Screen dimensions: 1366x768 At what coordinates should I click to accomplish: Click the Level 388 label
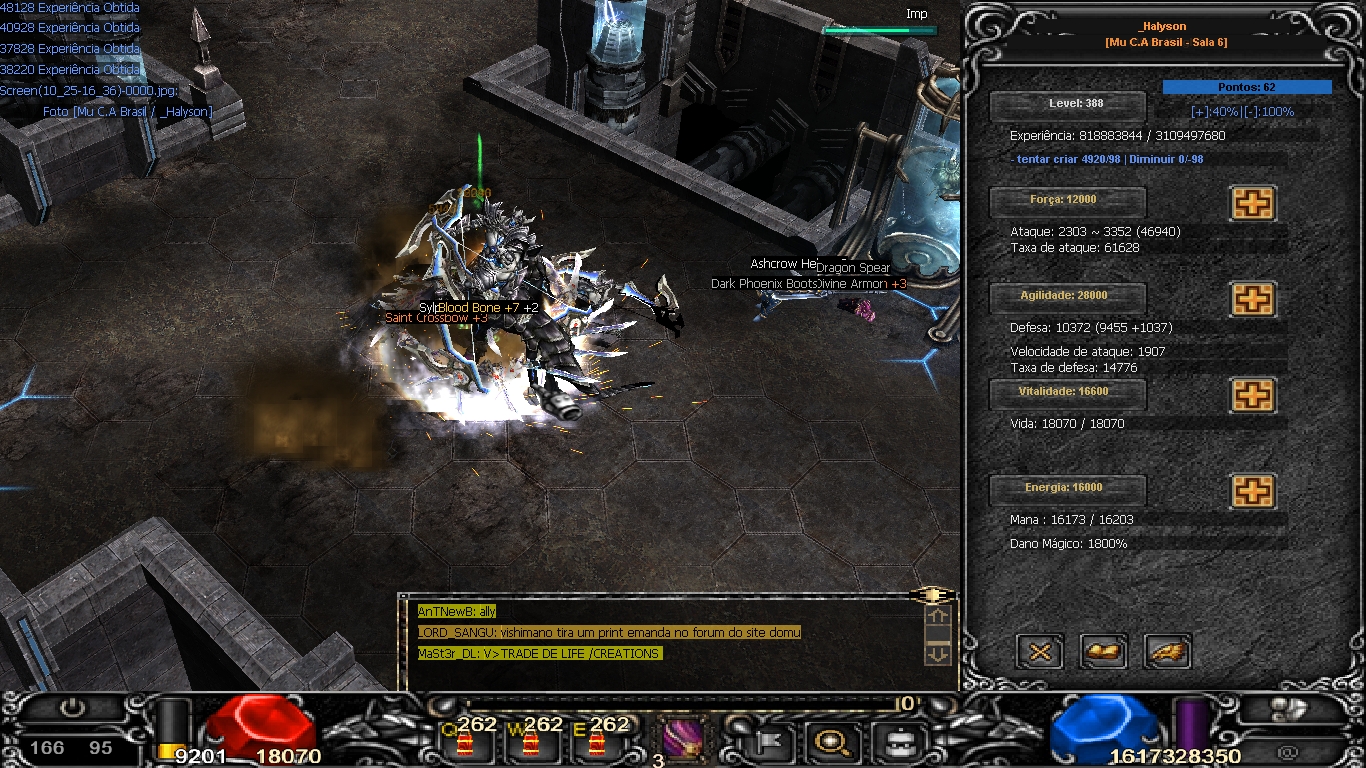pos(1068,104)
